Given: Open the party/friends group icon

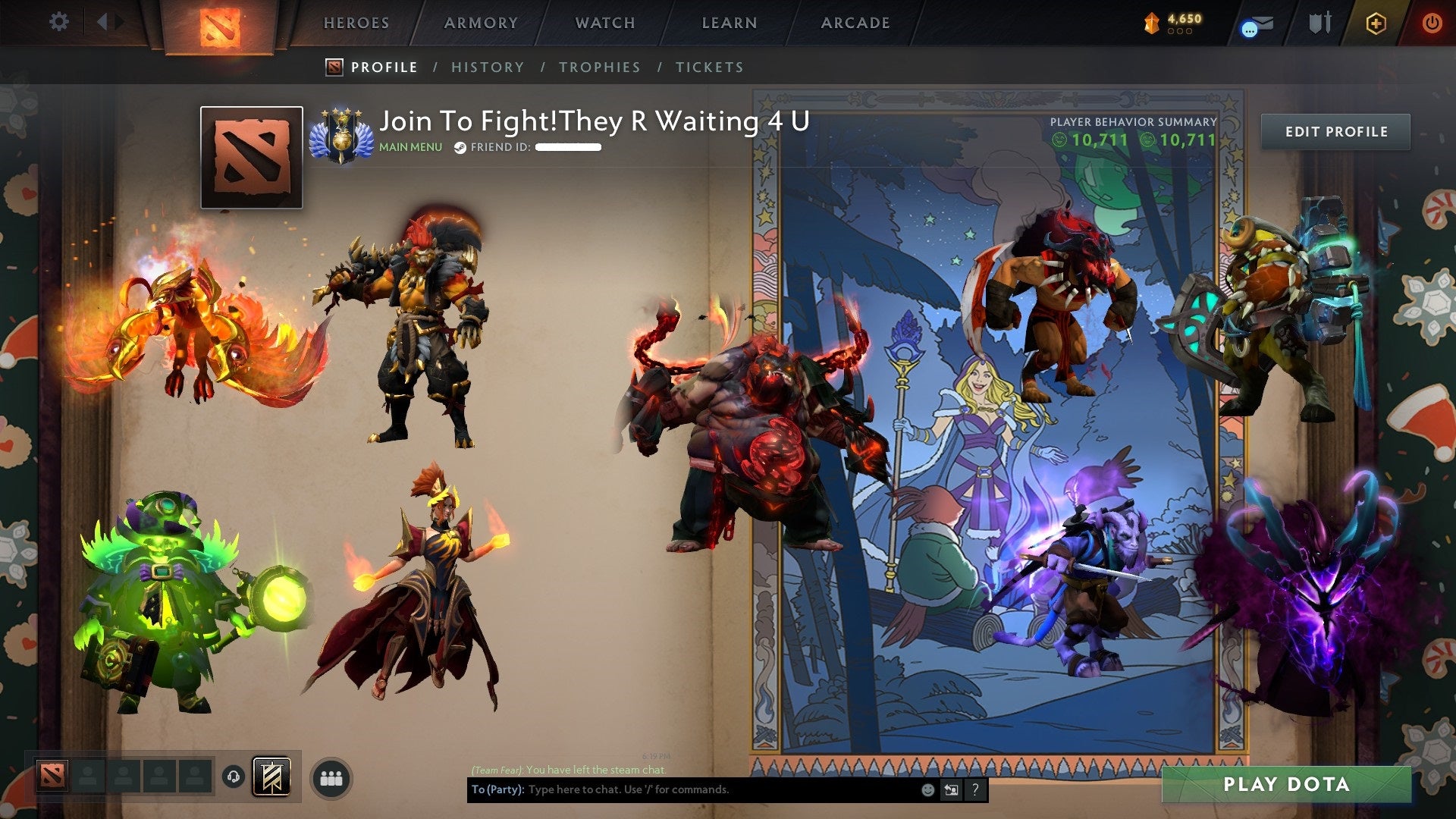Looking at the screenshot, I should click(x=331, y=777).
